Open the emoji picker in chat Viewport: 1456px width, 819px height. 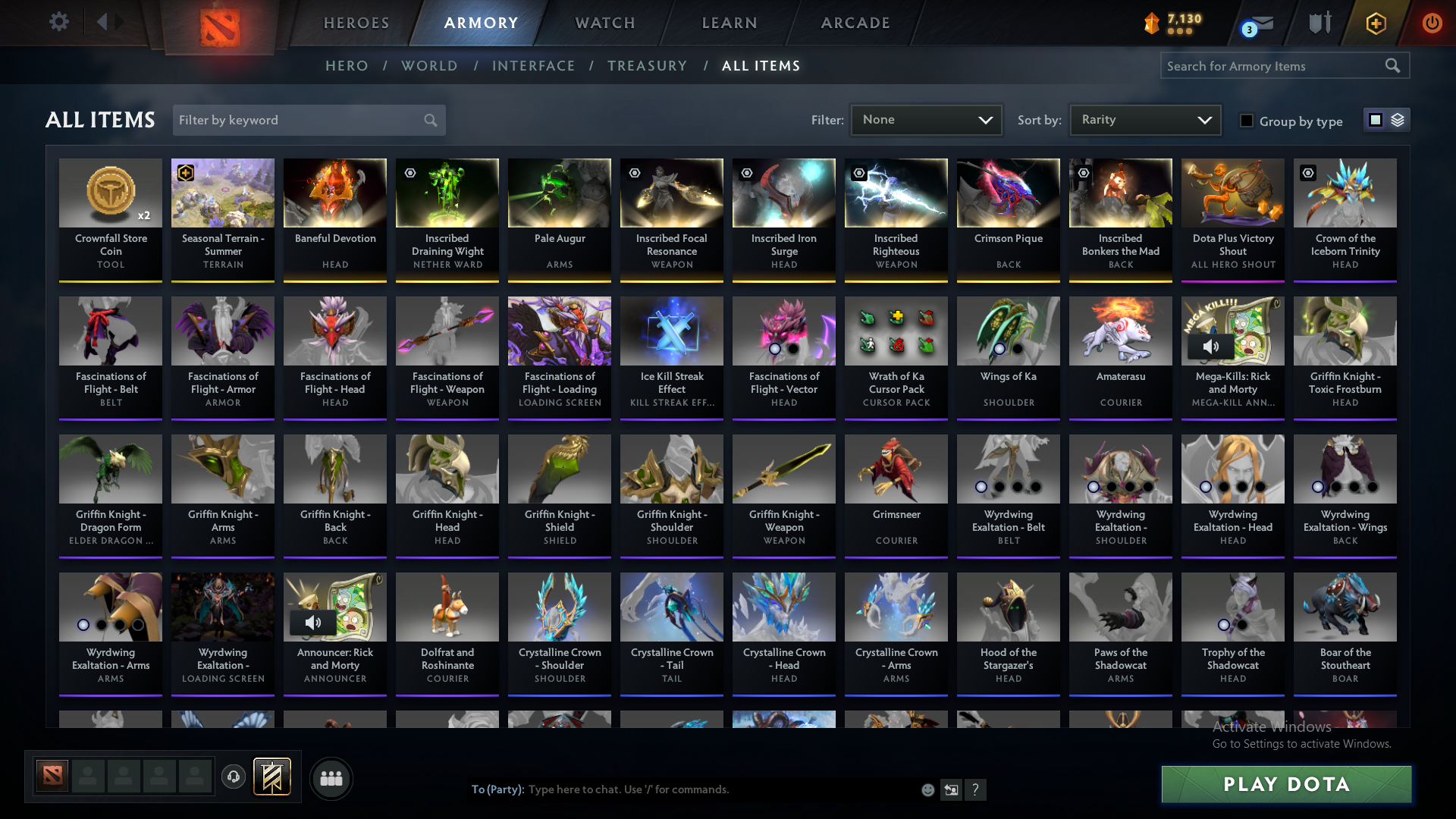[927, 789]
